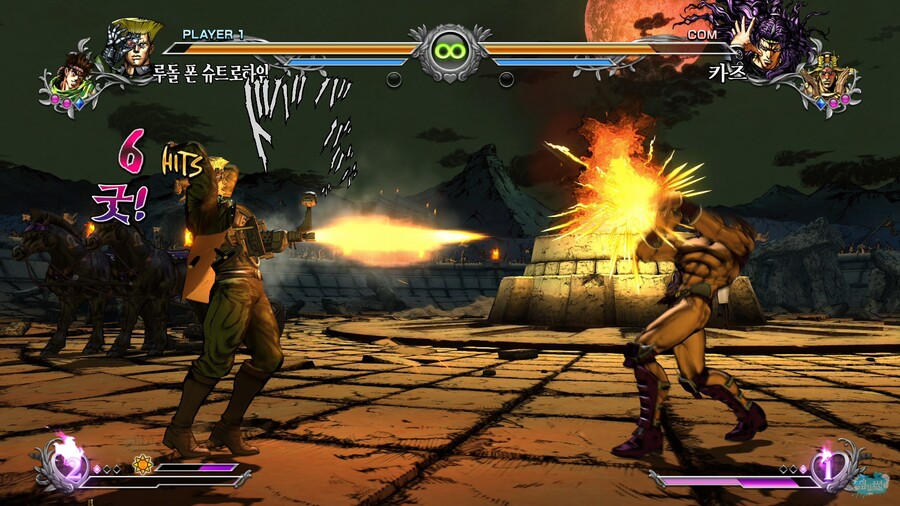Screen dimensions: 900x506
Task: Click Player 1's Stroheim character portrait
Action: pyautogui.click(x=133, y=47)
